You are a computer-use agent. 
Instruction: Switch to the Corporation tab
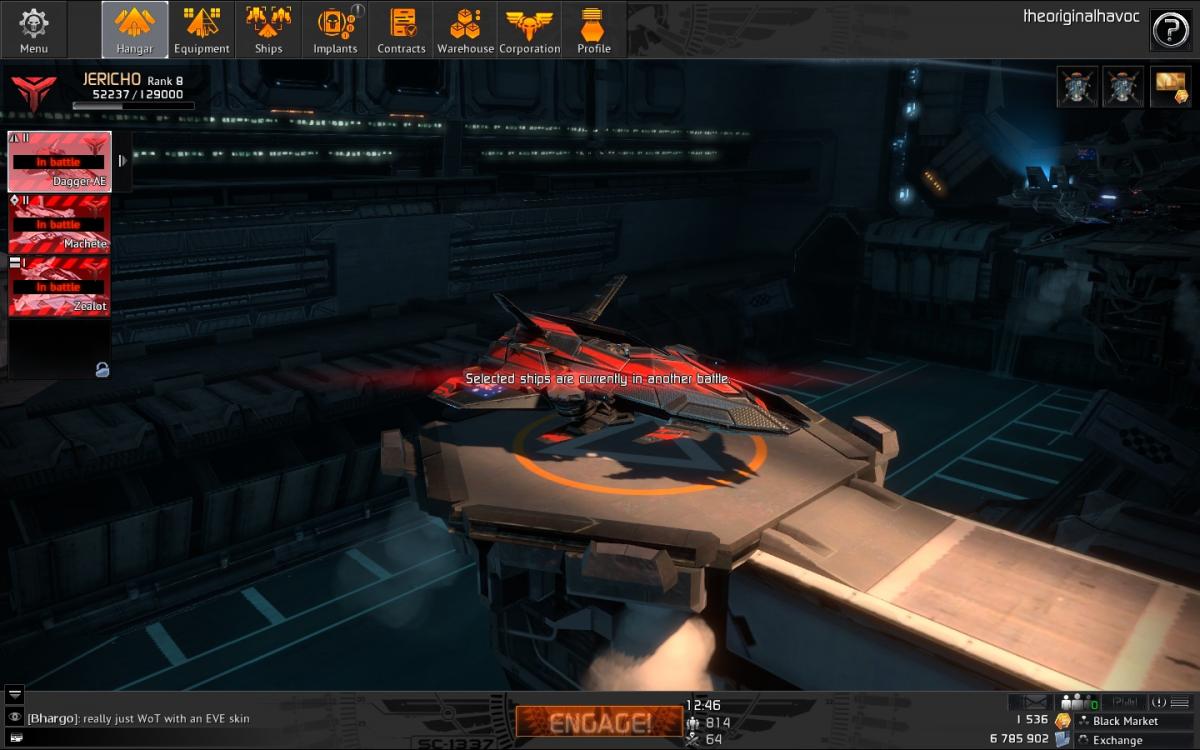click(x=530, y=30)
